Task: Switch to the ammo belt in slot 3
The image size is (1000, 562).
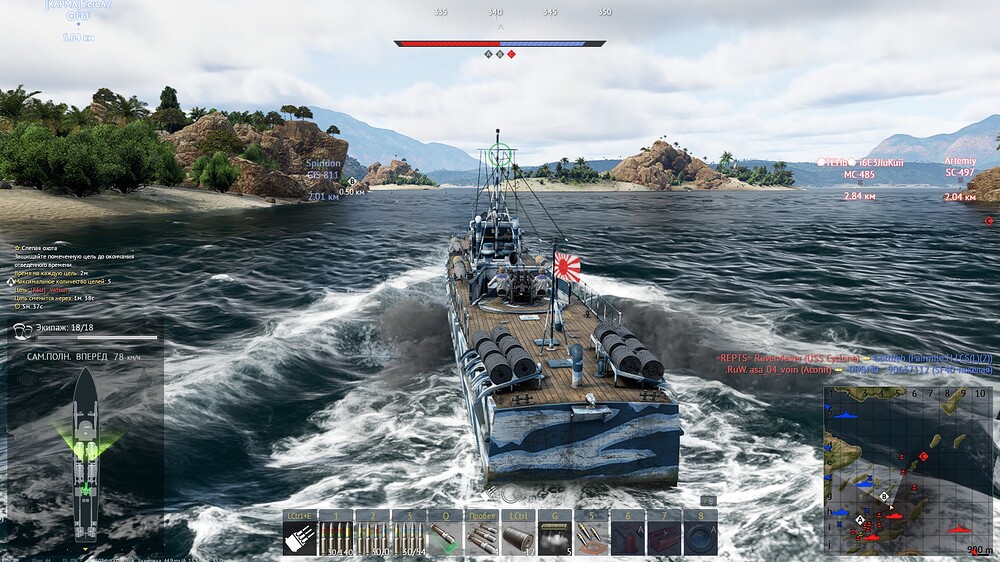Action: pyautogui.click(x=408, y=537)
